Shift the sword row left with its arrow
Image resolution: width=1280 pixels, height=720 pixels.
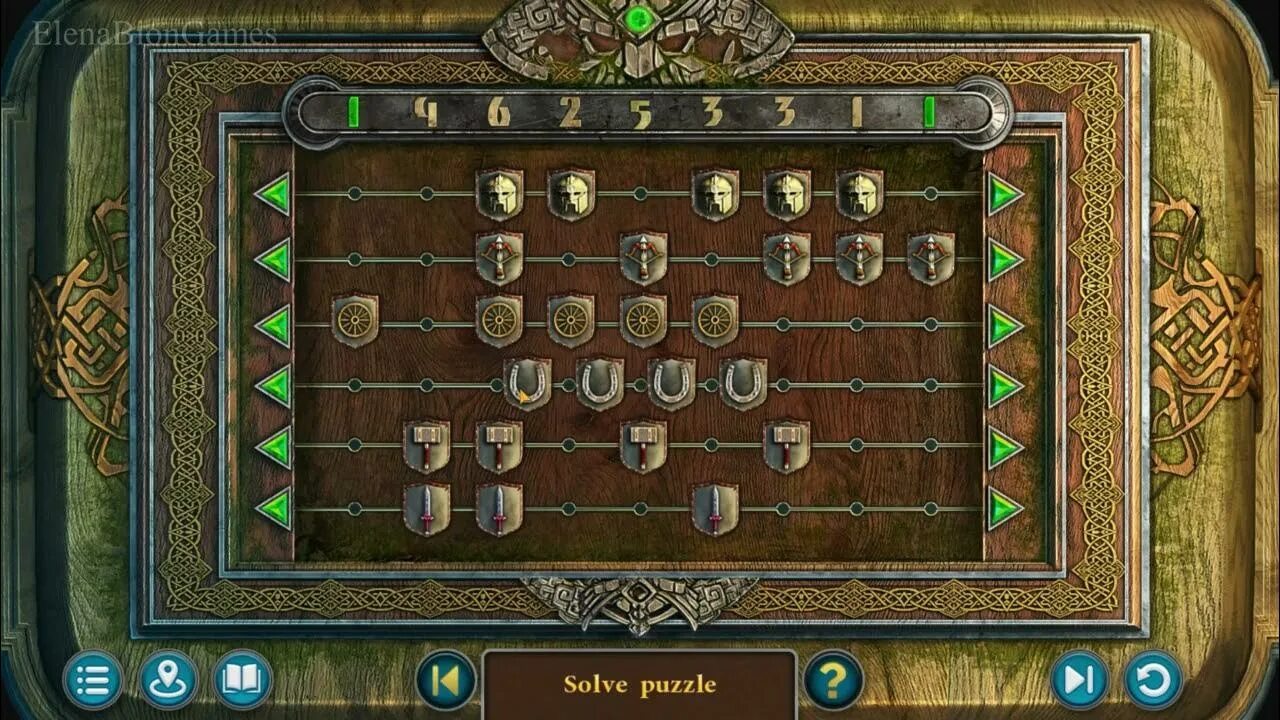pyautogui.click(x=272, y=509)
